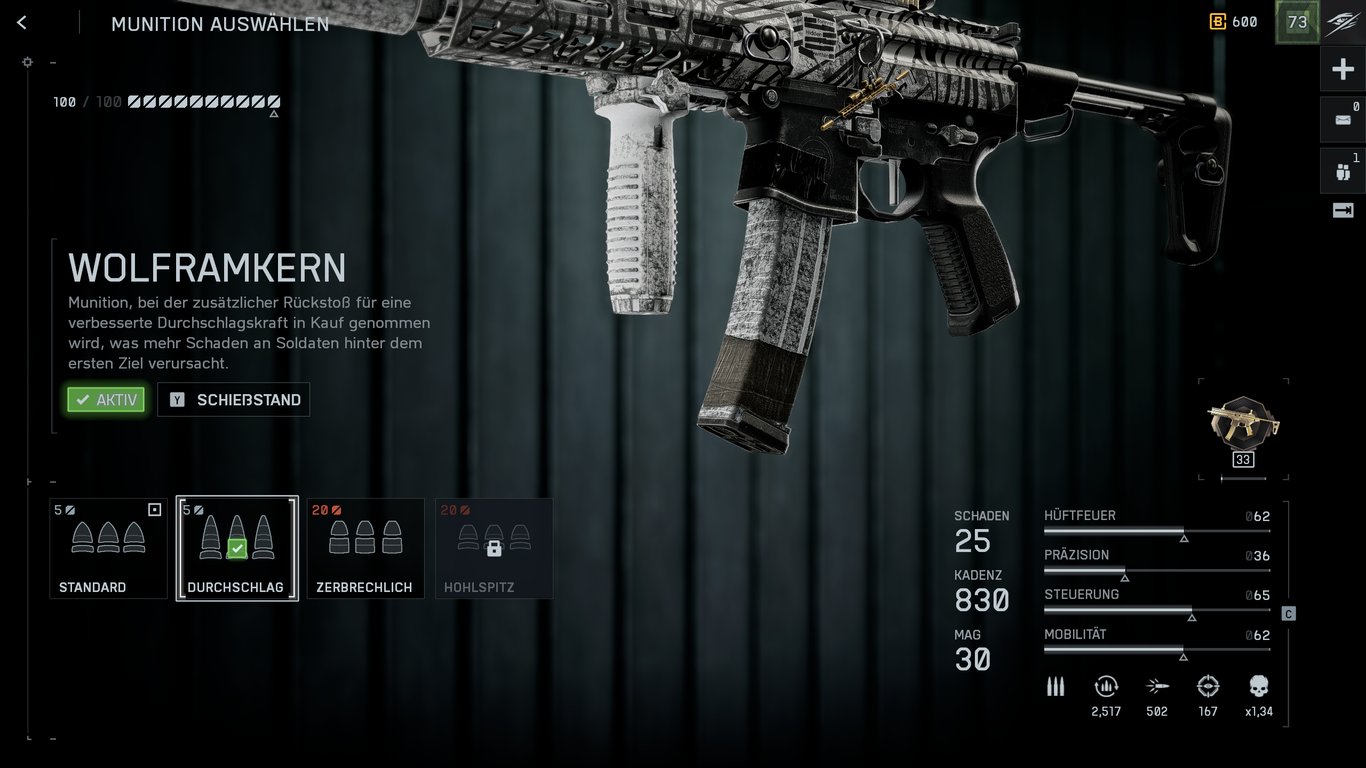Click the squad members icon showing 1
The height and width of the screenshot is (768, 1366).
(1345, 169)
